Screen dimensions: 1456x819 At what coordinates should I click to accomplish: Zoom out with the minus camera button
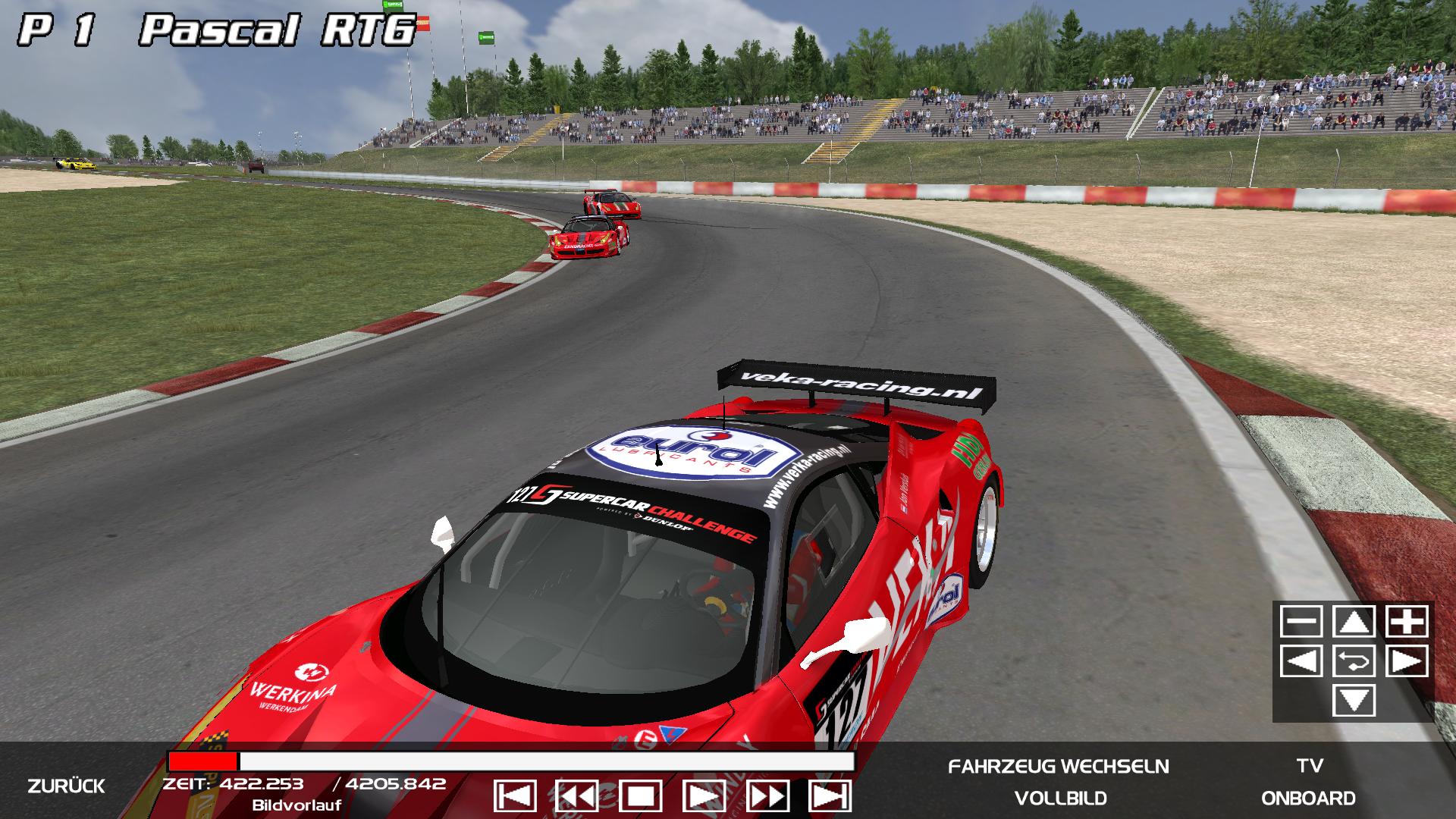pos(1301,622)
